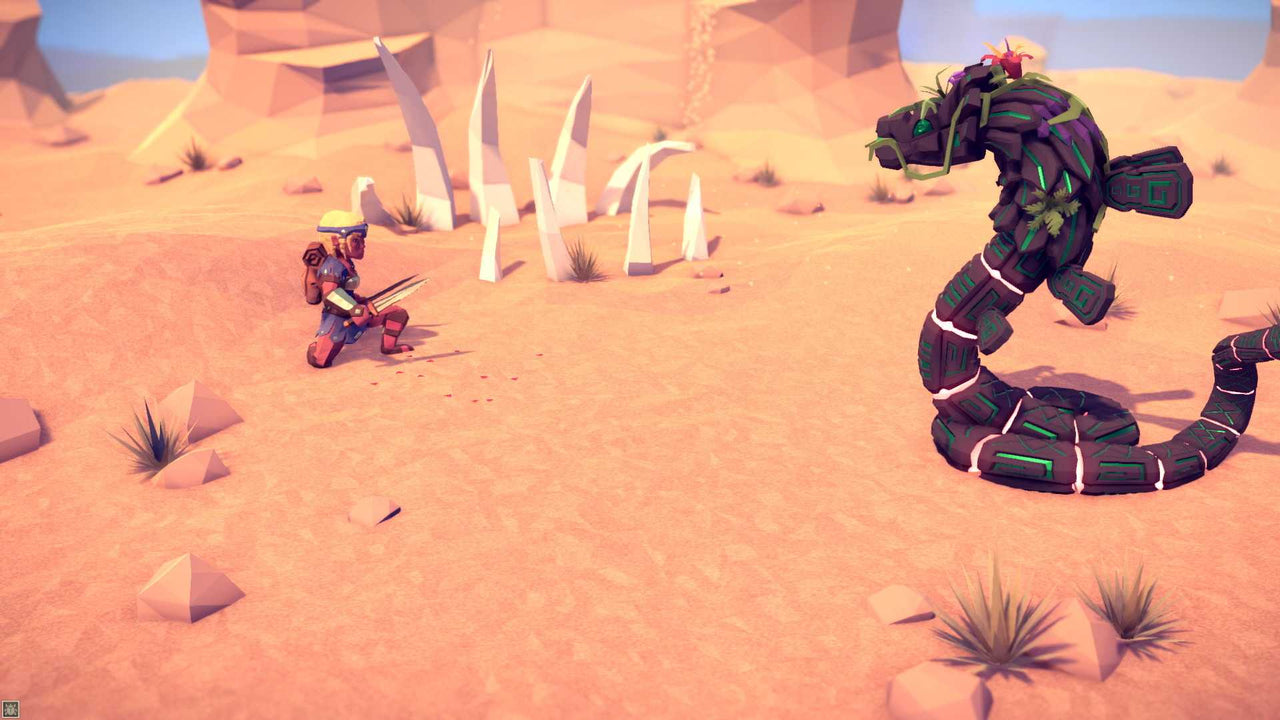Open the bug report beetle icon

[x=9, y=710]
